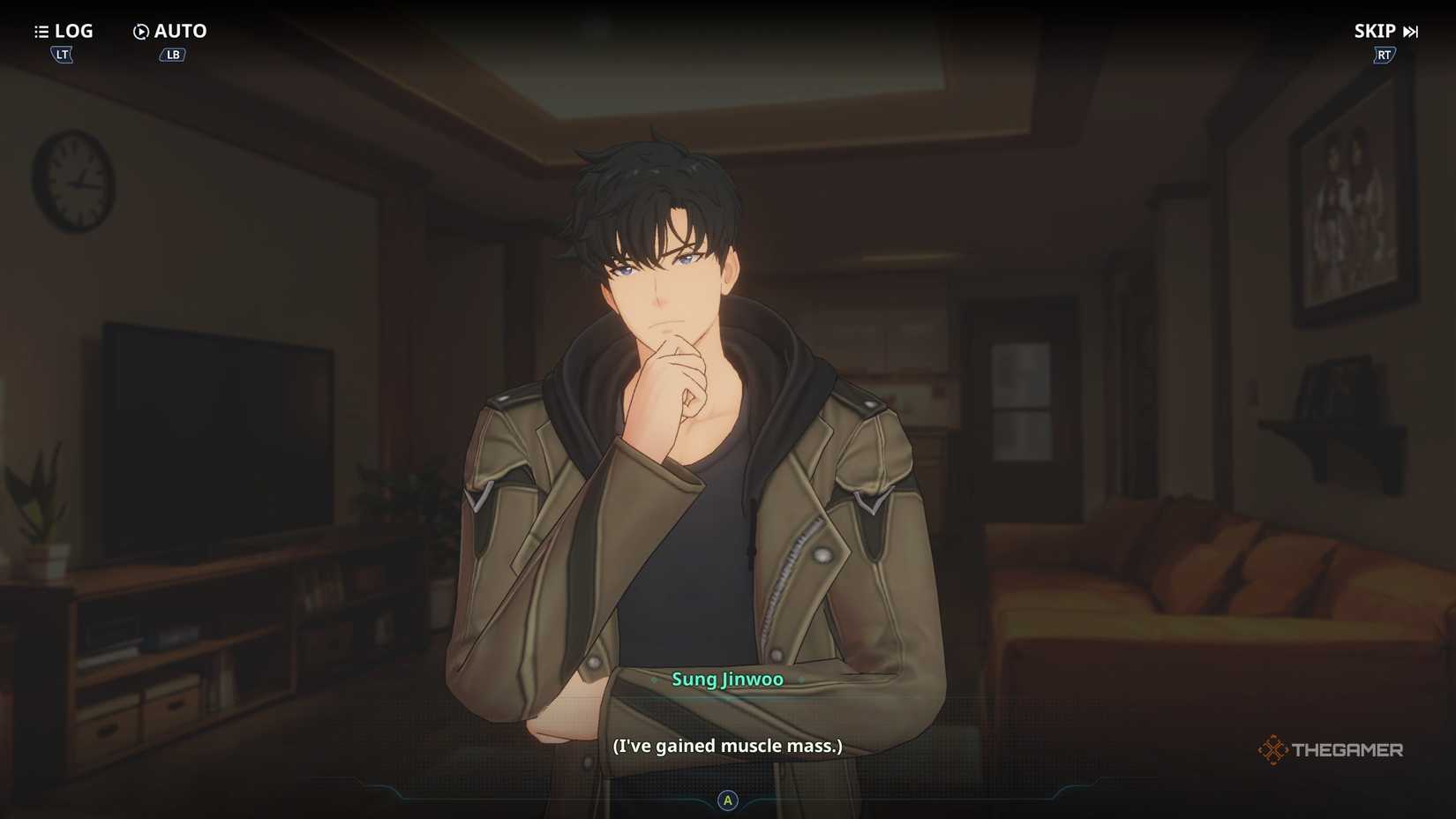Select the Sung Jinwoo name plate
Image resolution: width=1456 pixels, height=819 pixels.
(727, 680)
